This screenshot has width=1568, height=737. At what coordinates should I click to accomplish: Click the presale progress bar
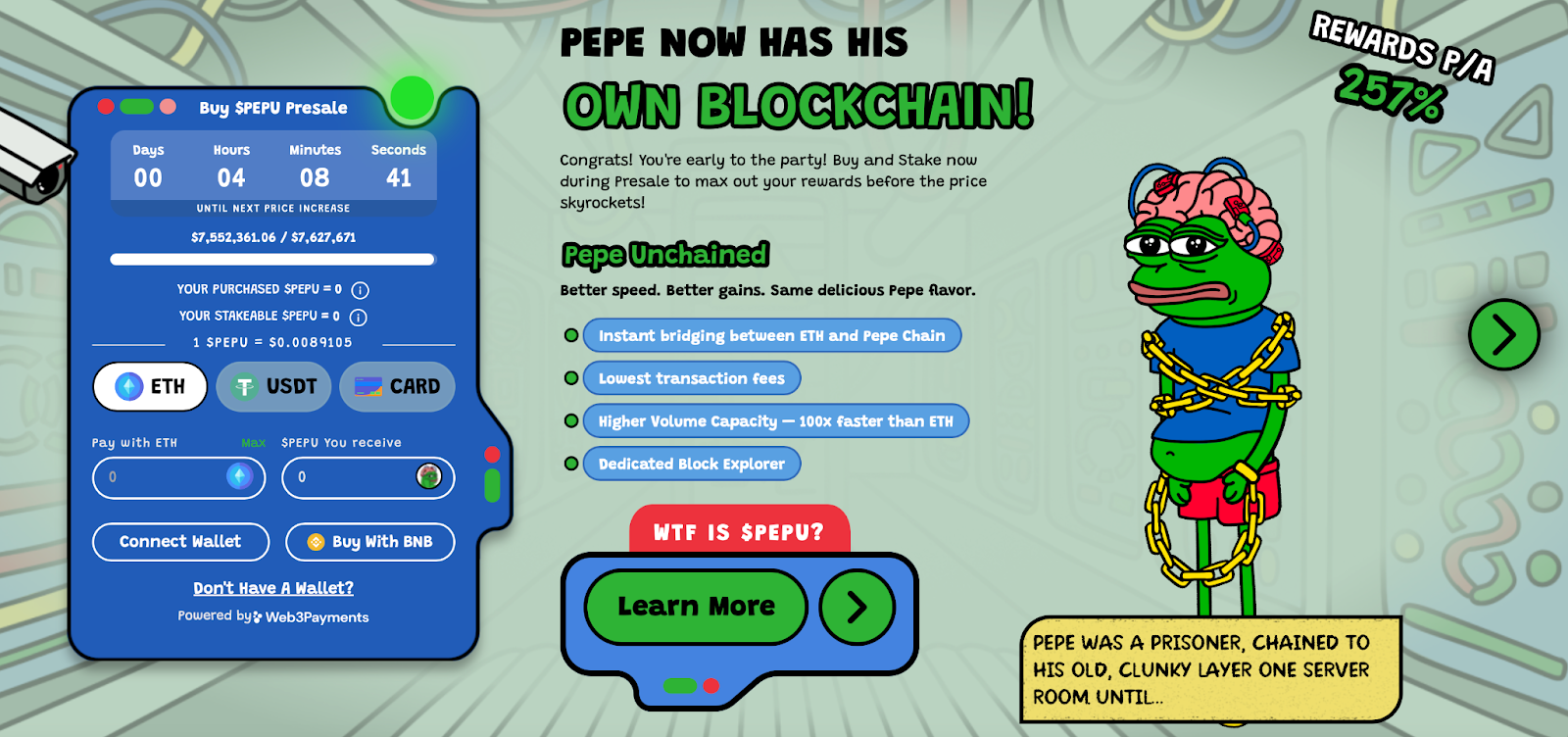[x=272, y=260]
